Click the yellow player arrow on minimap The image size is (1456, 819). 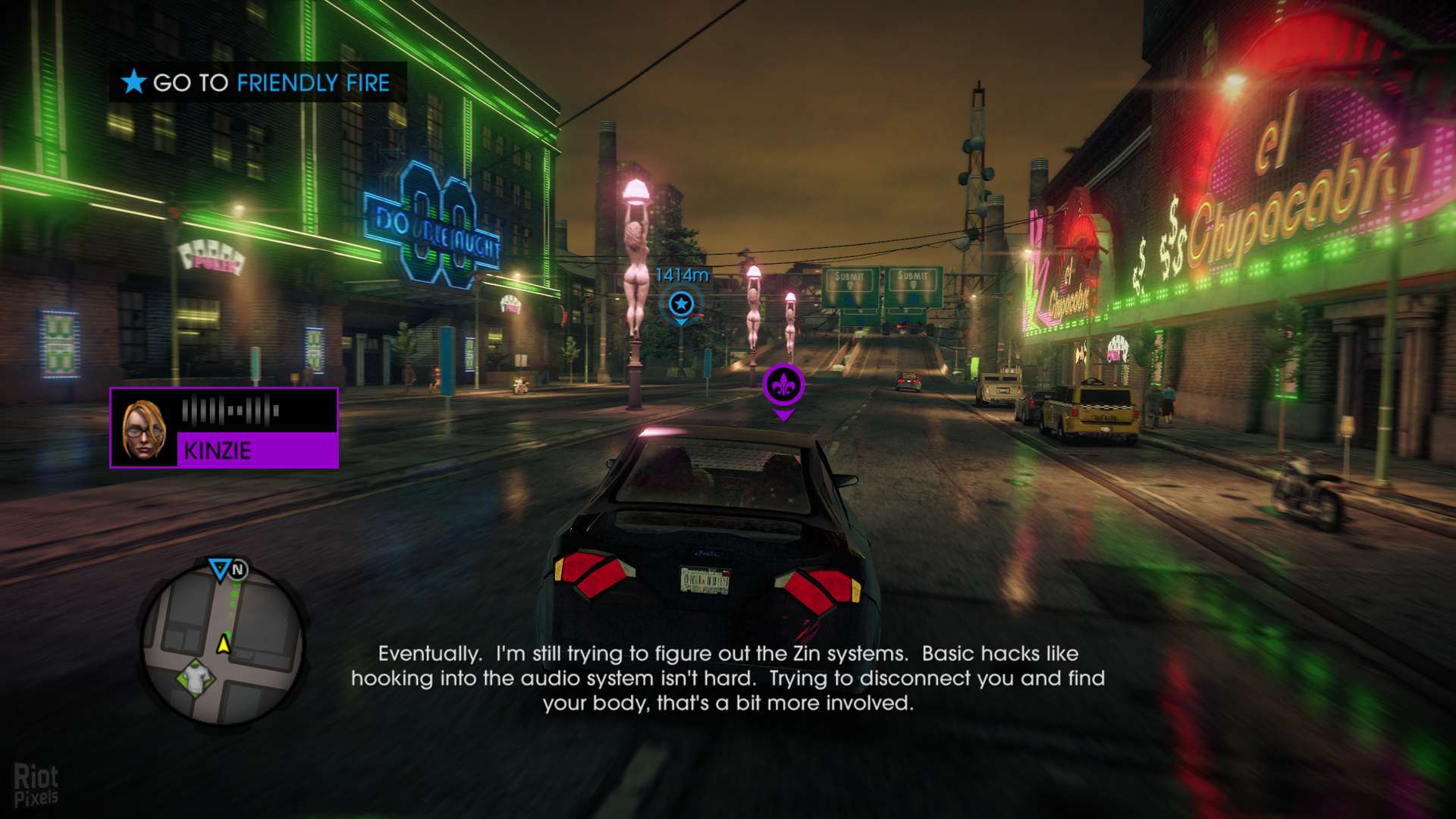pos(224,644)
